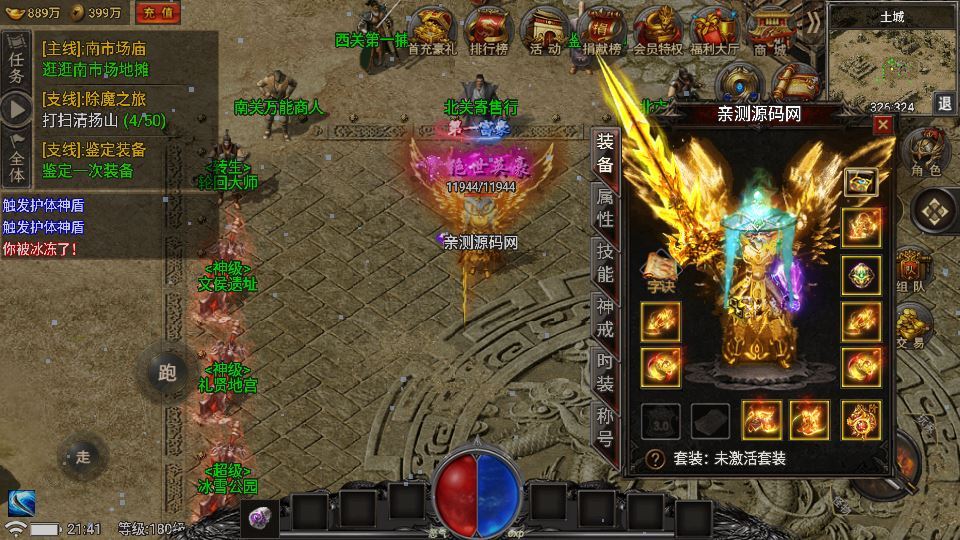960x540 pixels.
Task: Click the 退 exit button by minimap
Action: click(x=945, y=103)
